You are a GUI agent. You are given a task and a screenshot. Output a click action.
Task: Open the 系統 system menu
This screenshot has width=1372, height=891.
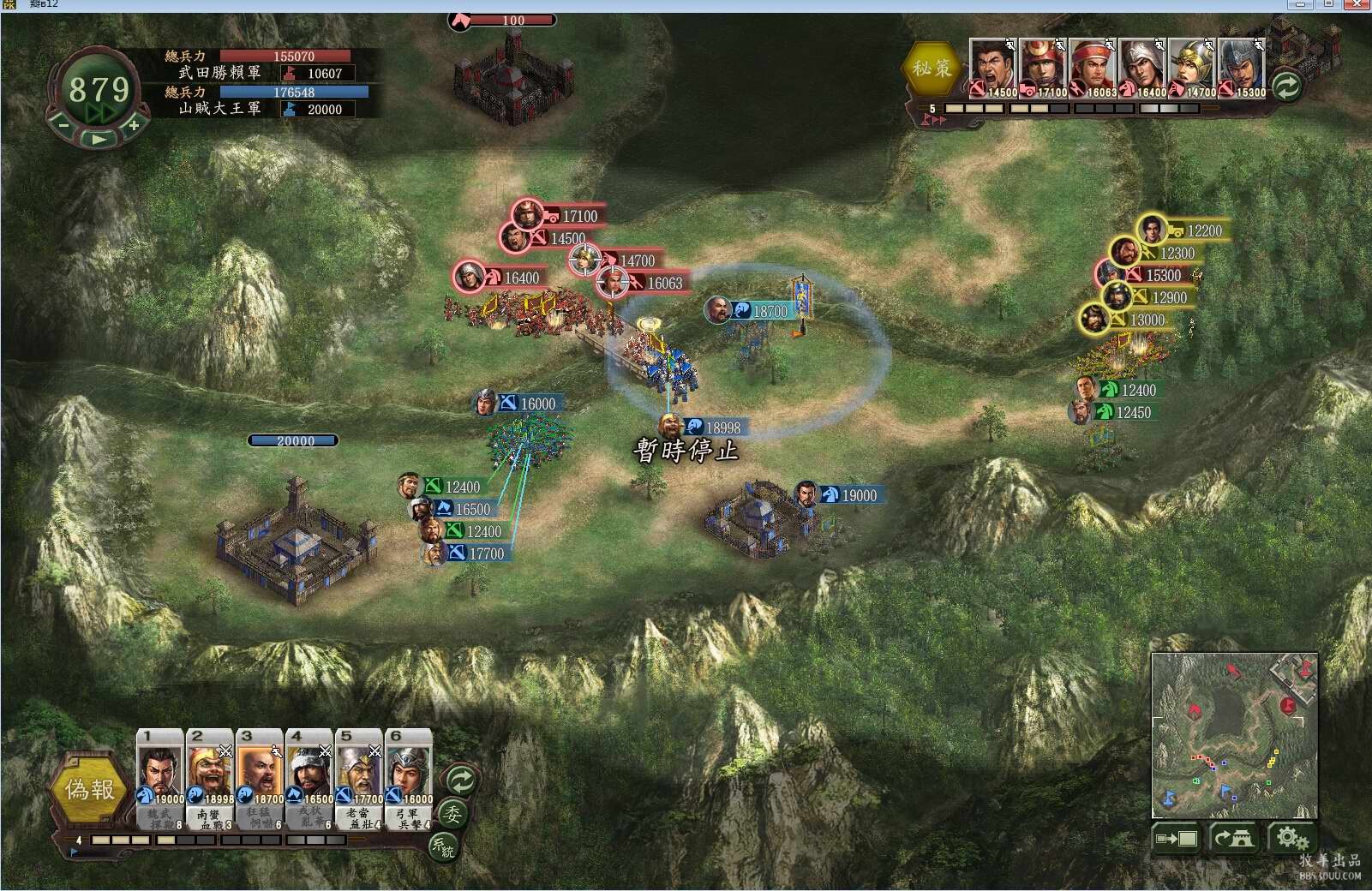point(442,846)
